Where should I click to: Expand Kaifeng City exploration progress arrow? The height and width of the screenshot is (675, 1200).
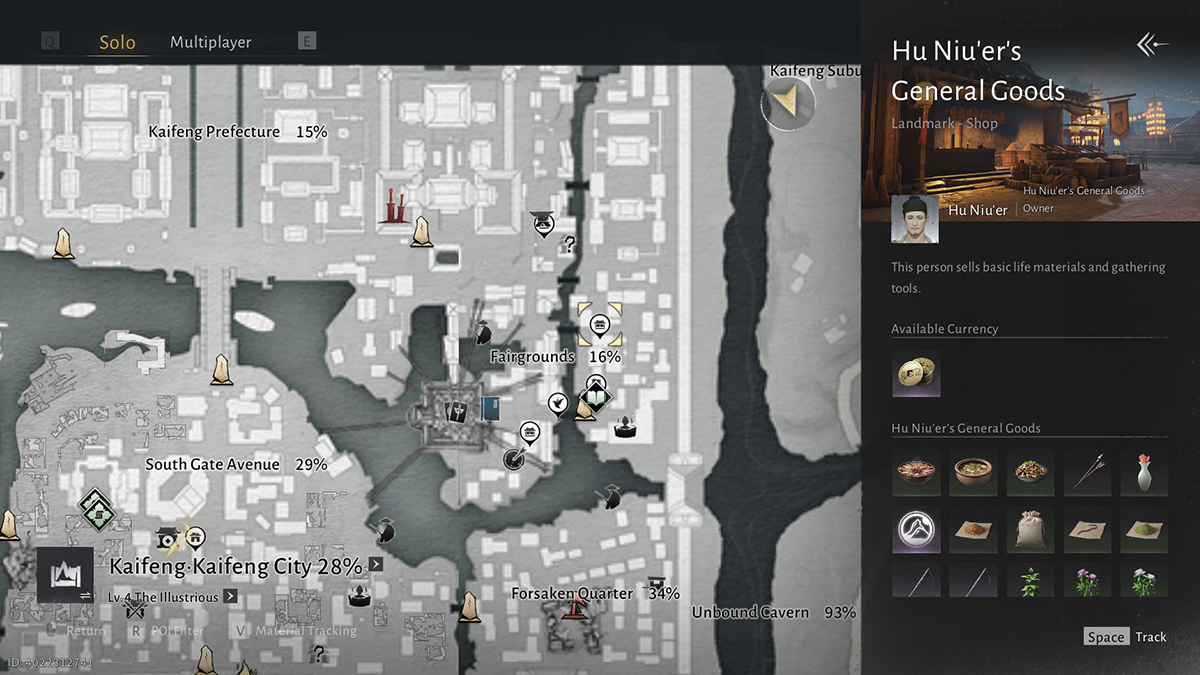click(x=375, y=564)
